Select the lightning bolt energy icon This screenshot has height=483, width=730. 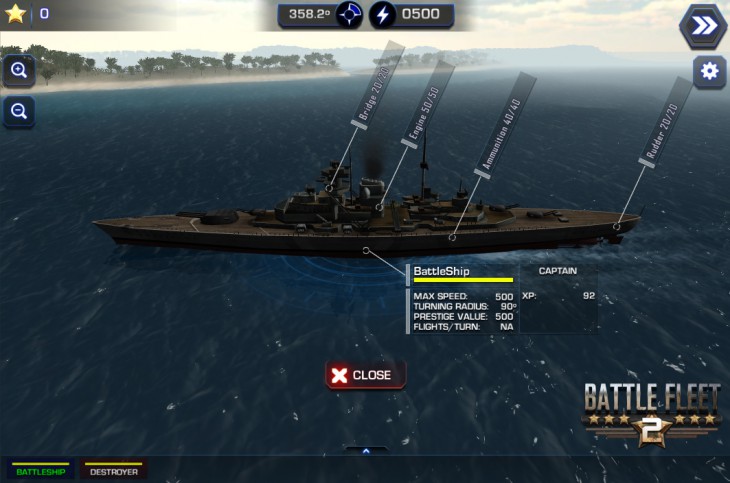point(383,15)
